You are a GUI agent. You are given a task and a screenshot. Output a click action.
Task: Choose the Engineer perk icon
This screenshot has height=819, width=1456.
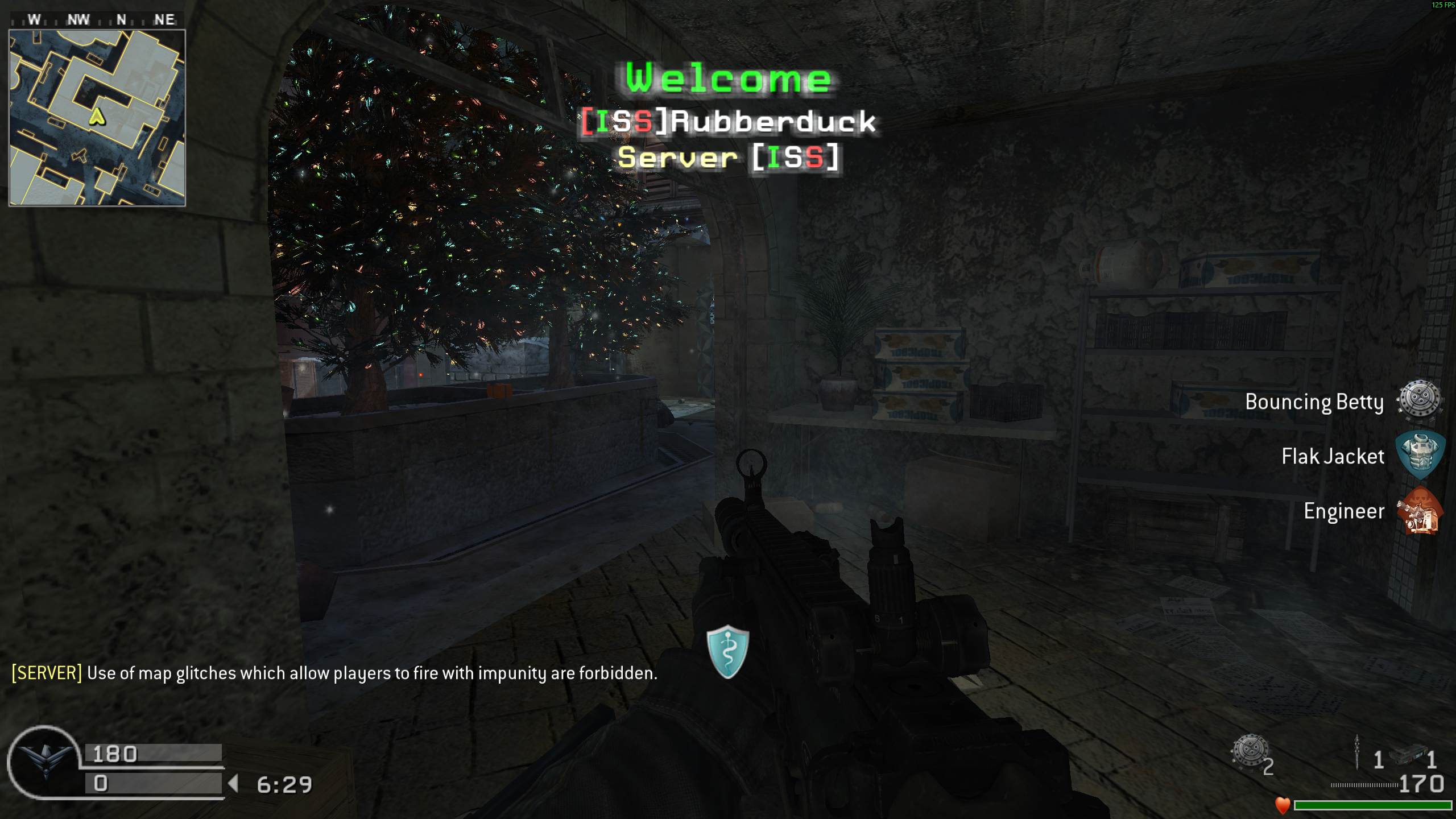pos(1420,511)
